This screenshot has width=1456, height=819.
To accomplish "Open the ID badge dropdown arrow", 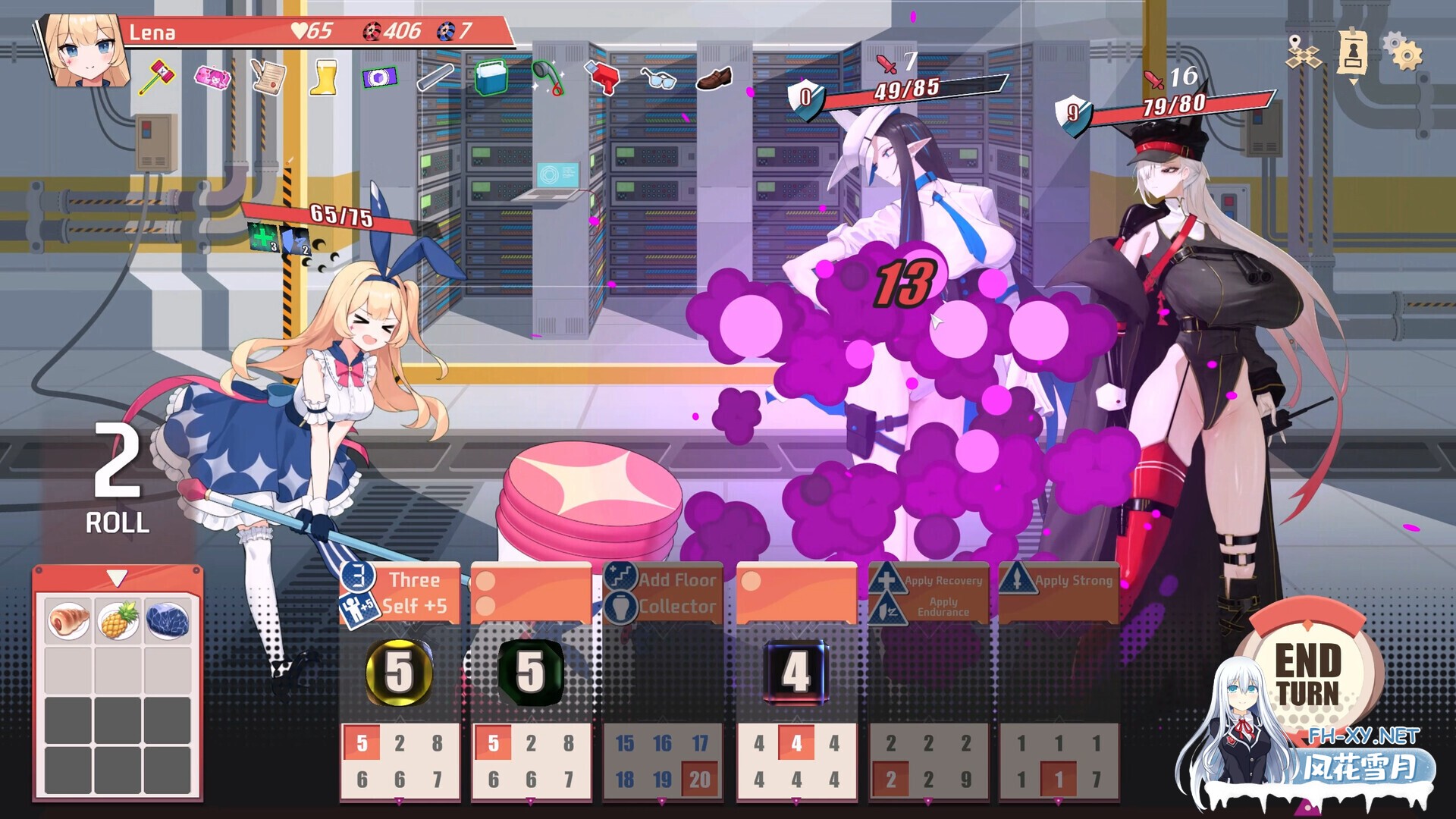I will point(1354,83).
